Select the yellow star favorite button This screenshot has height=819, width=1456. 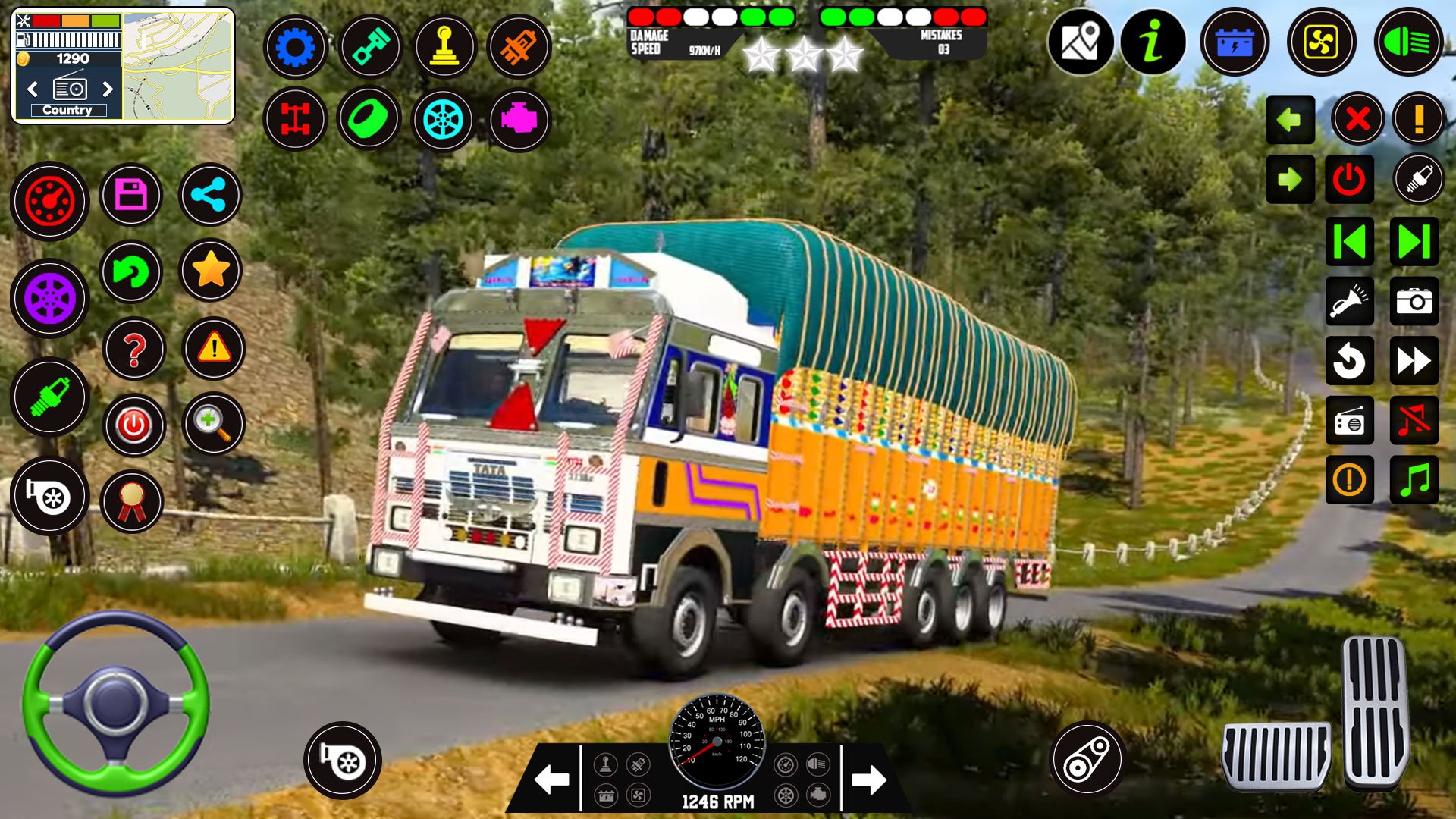pos(211,270)
